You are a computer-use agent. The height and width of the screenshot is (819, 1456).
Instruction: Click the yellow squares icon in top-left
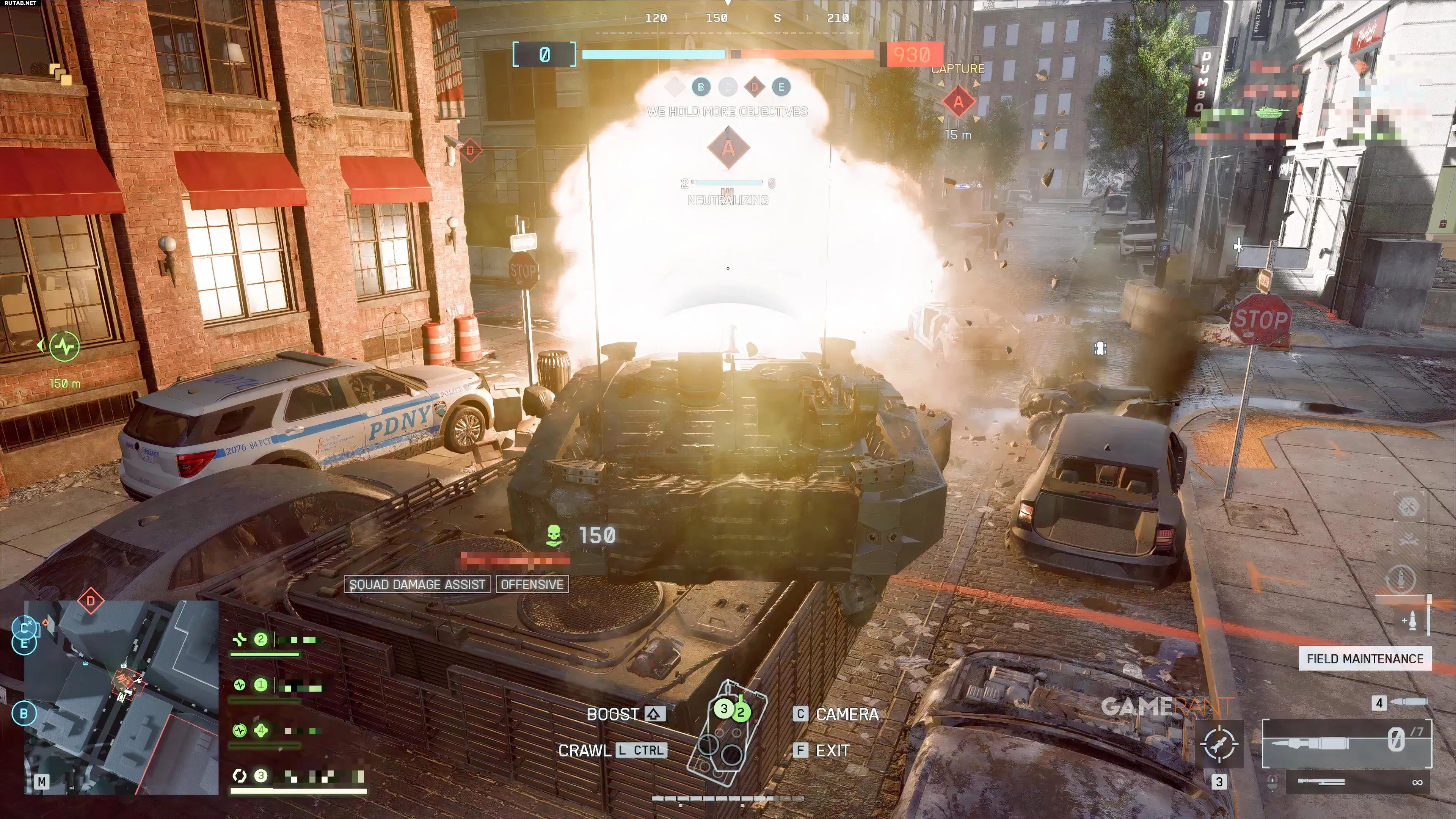[x=61, y=74]
